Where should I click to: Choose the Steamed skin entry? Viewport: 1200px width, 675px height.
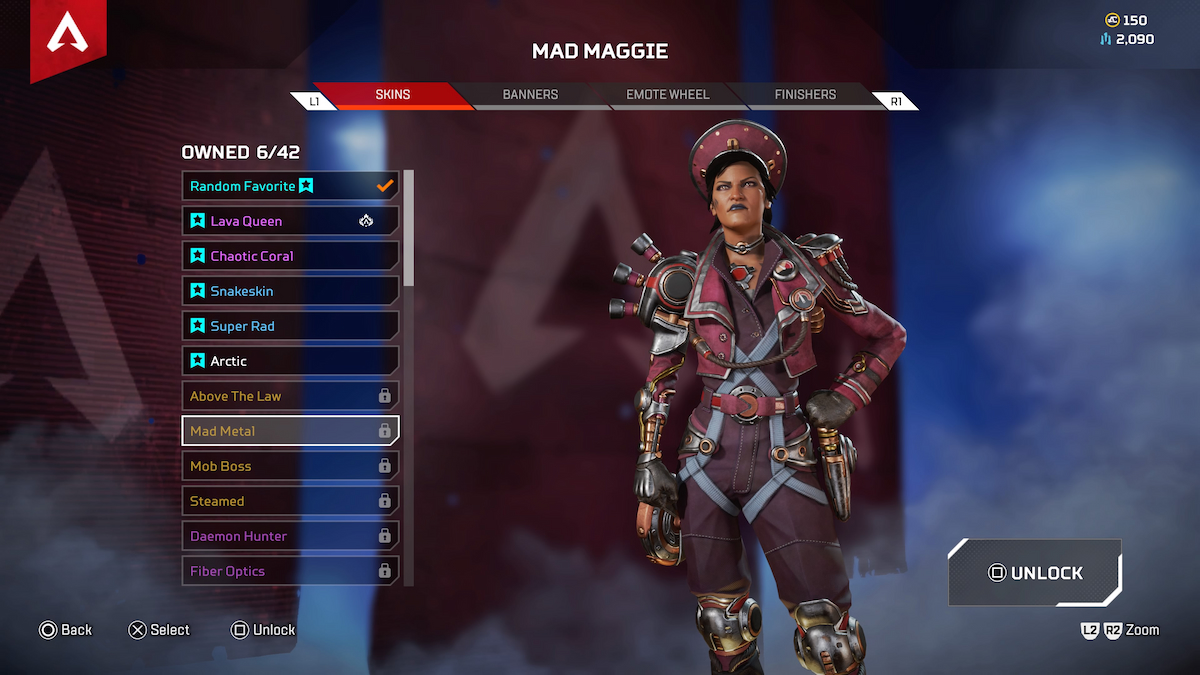[x=290, y=501]
